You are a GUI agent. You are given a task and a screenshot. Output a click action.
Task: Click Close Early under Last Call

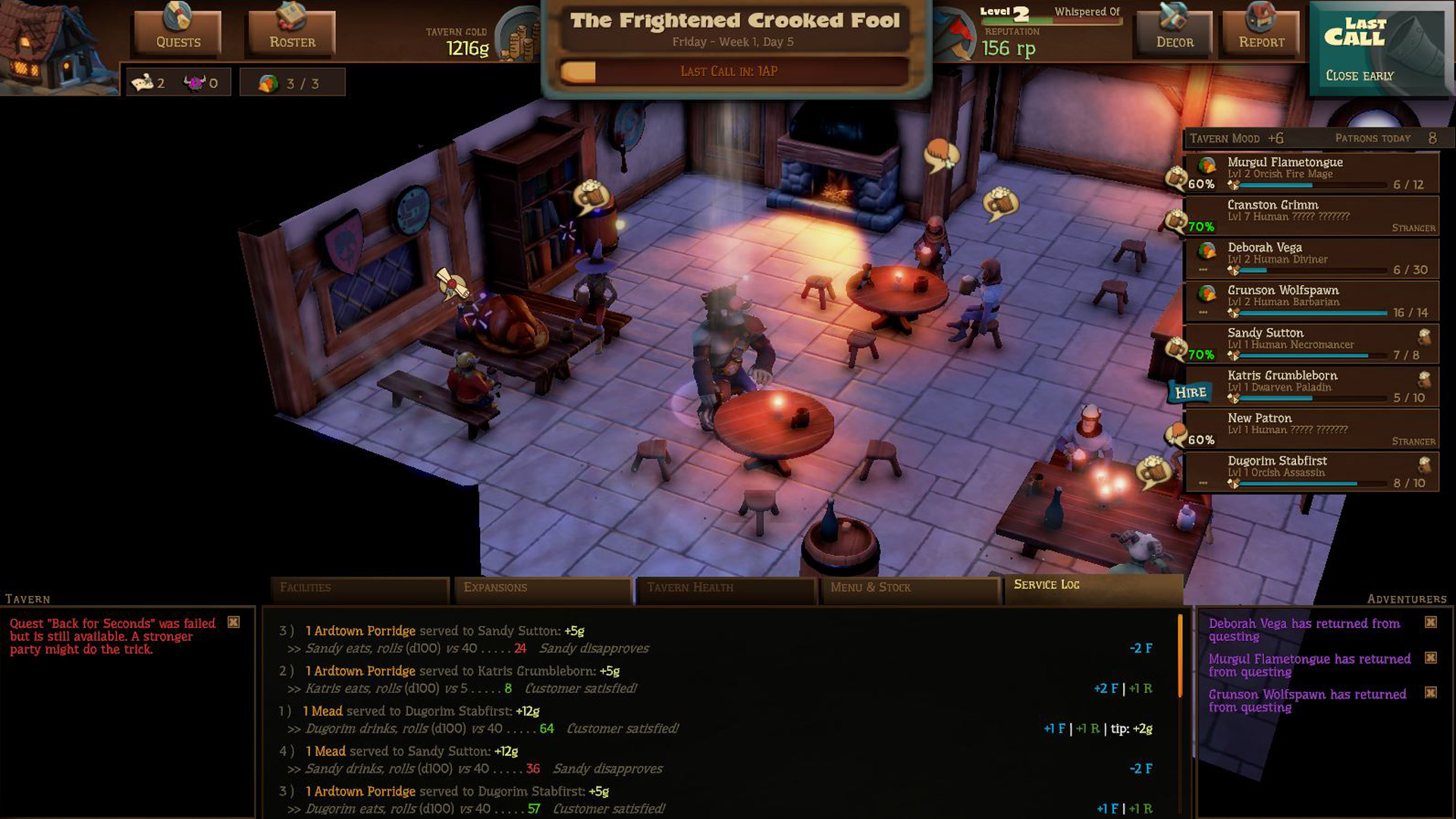pos(1359,76)
